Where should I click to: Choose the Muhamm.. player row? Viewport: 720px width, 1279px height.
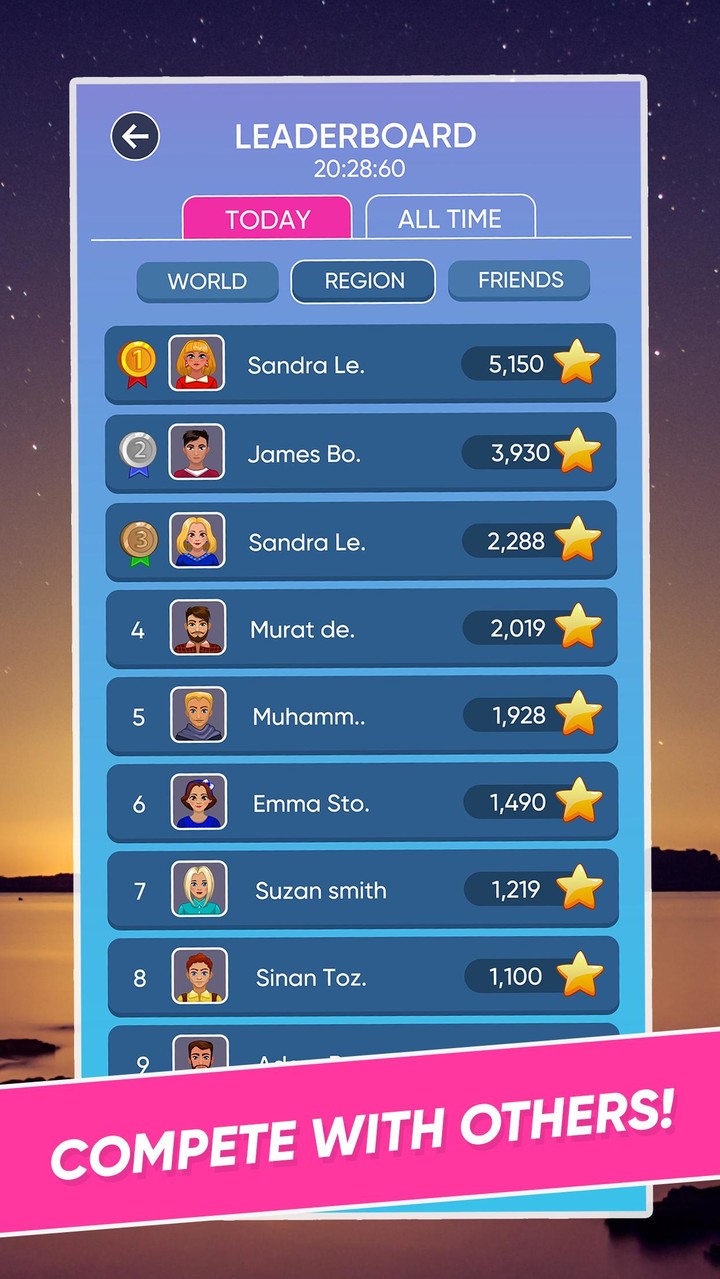pyautogui.click(x=360, y=716)
